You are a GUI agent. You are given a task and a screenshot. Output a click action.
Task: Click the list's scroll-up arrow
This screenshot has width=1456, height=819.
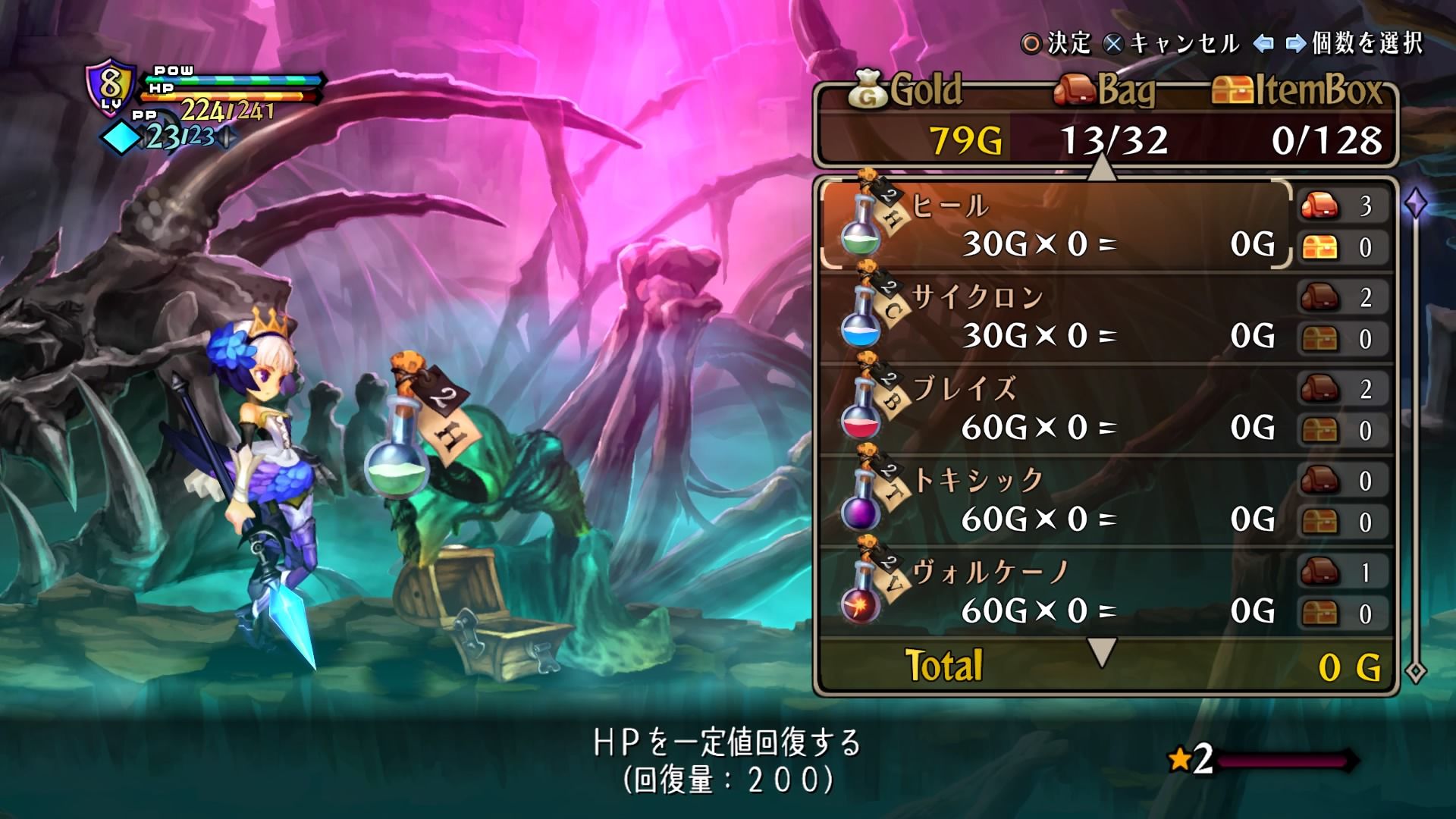tap(1102, 168)
